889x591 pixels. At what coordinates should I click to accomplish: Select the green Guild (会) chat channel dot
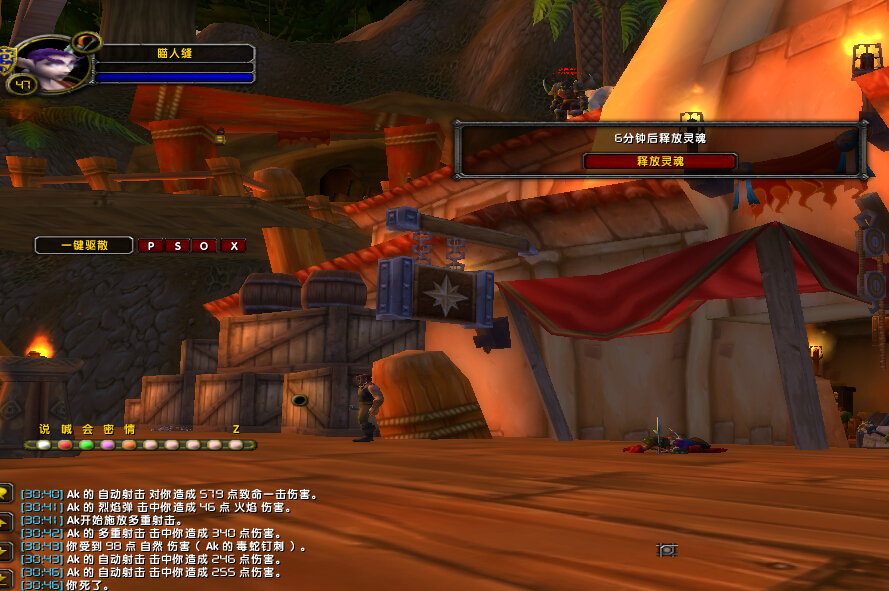click(86, 445)
